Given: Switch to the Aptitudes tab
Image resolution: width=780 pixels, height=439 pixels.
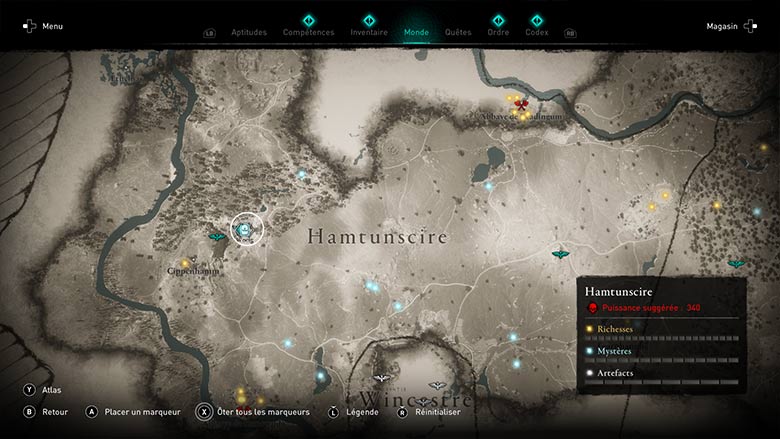Looking at the screenshot, I should [249, 32].
